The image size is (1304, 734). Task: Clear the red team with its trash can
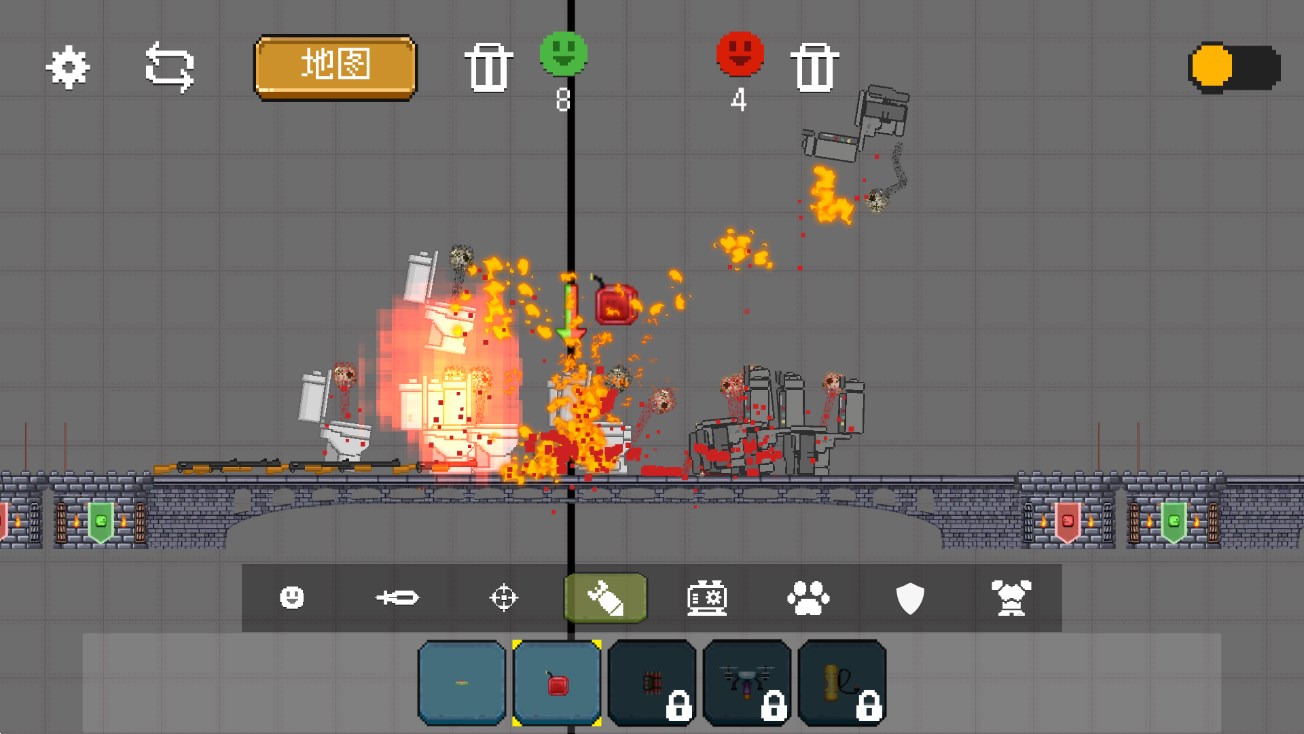814,68
